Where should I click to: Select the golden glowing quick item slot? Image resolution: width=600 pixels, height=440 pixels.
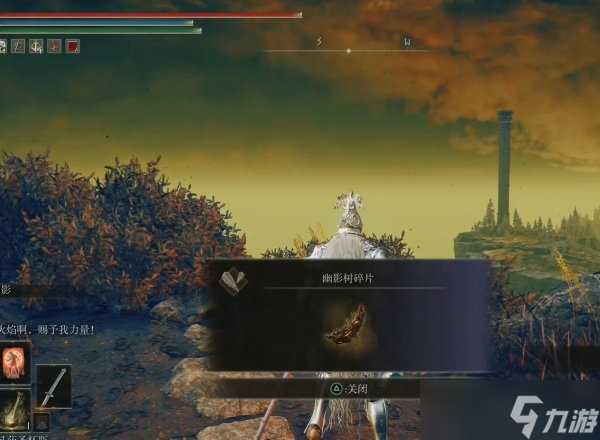[x=16, y=409]
